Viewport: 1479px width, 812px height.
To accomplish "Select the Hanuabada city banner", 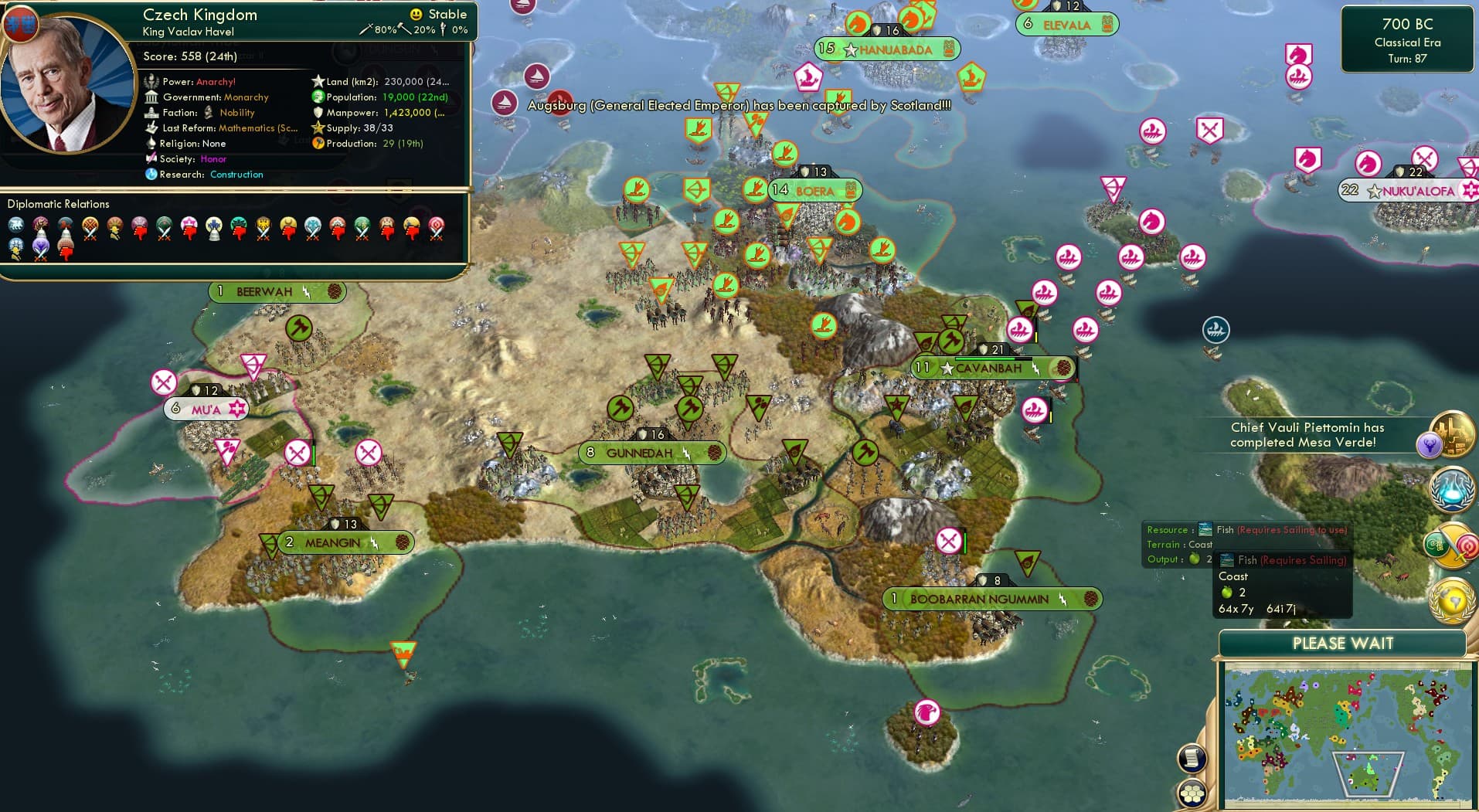I will coord(895,50).
